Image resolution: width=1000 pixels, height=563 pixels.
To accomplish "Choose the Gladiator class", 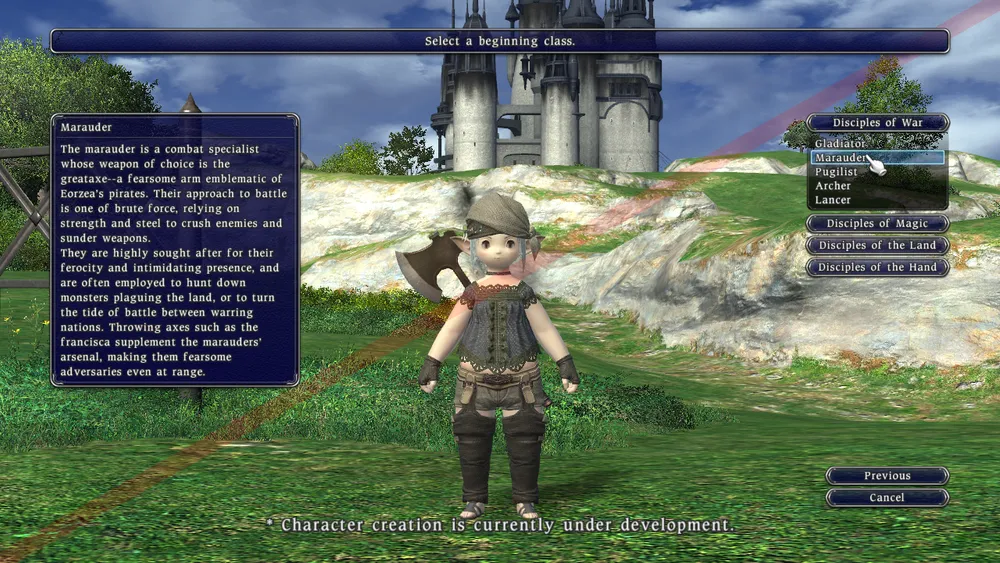I will click(840, 144).
